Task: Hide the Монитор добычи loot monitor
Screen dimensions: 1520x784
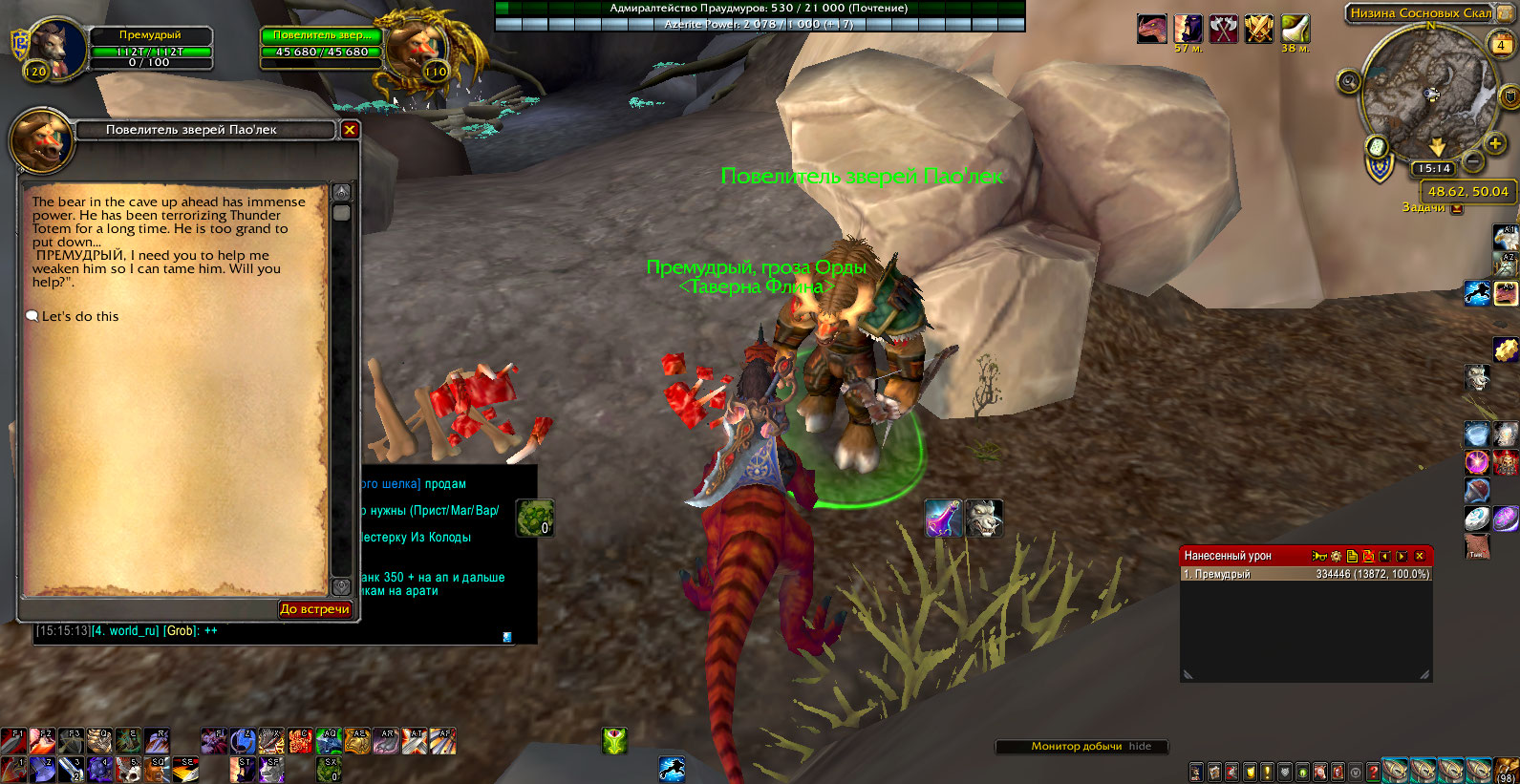Action: 1140,747
